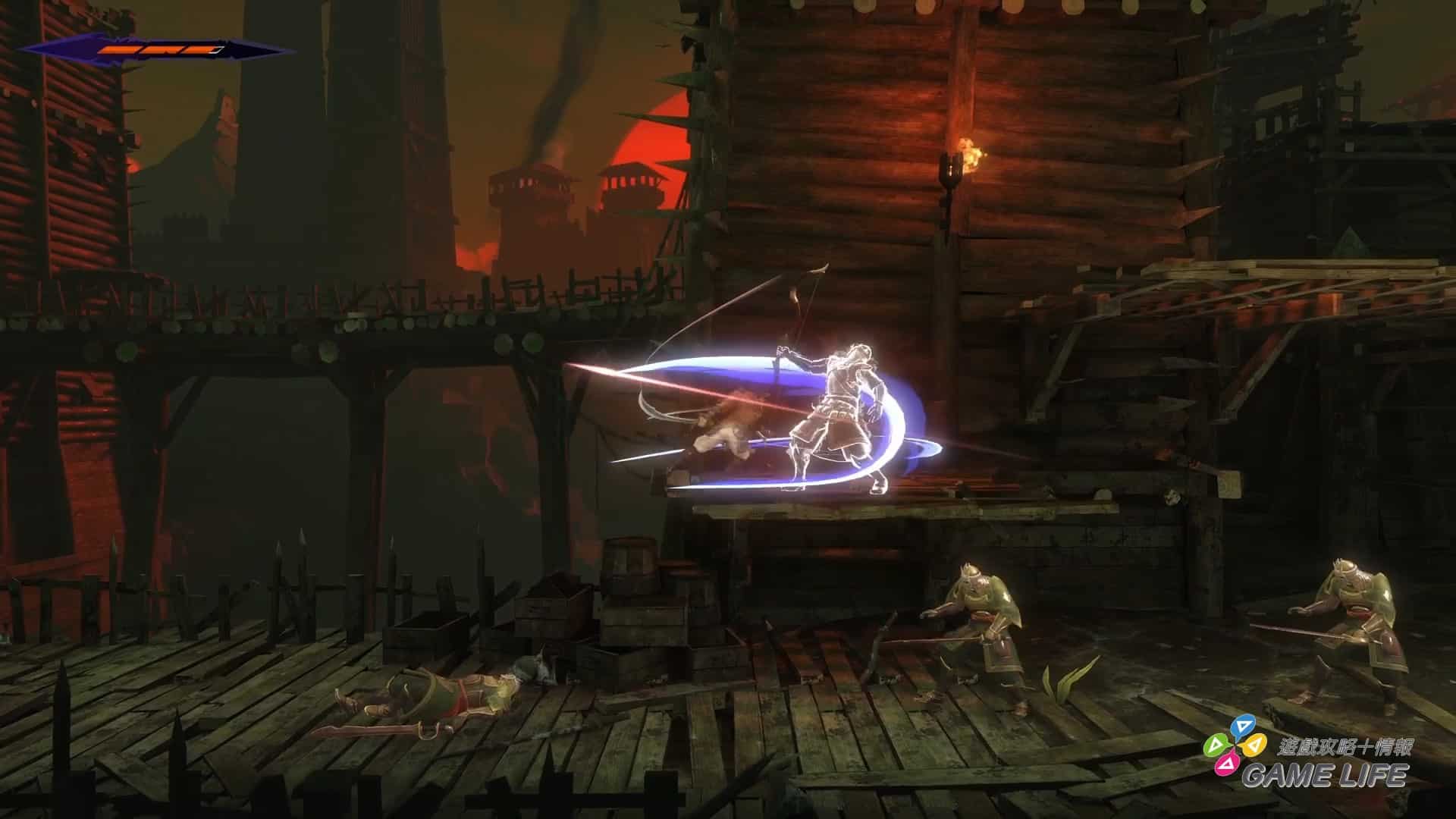Click the yellow triangle bubble in Game Life logo

(1256, 746)
